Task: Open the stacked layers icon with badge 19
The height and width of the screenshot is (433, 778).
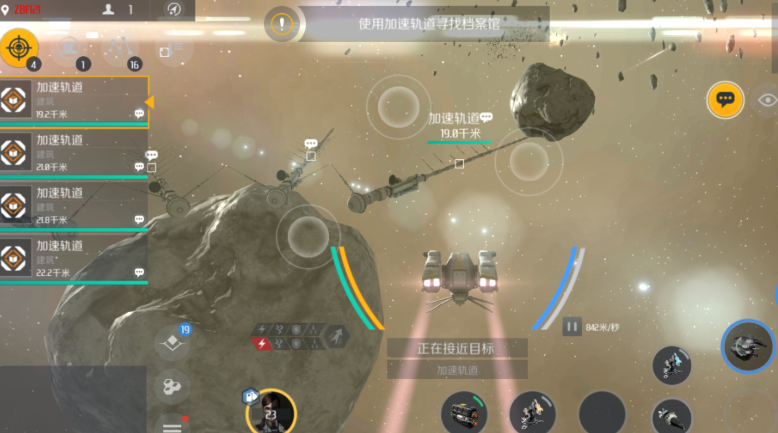Action: click(172, 341)
